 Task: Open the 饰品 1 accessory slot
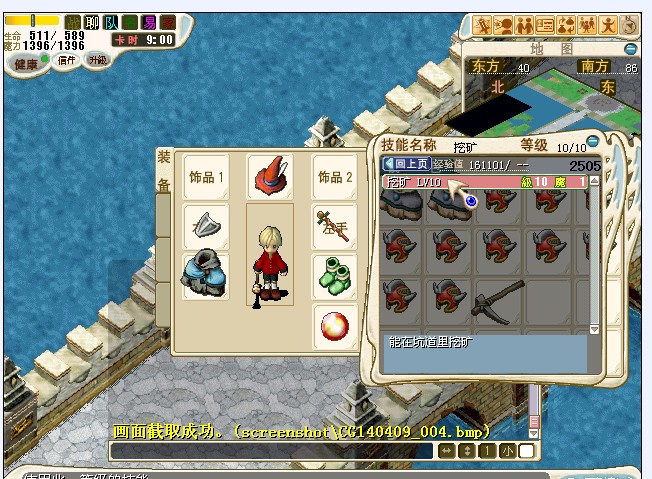click(x=207, y=177)
